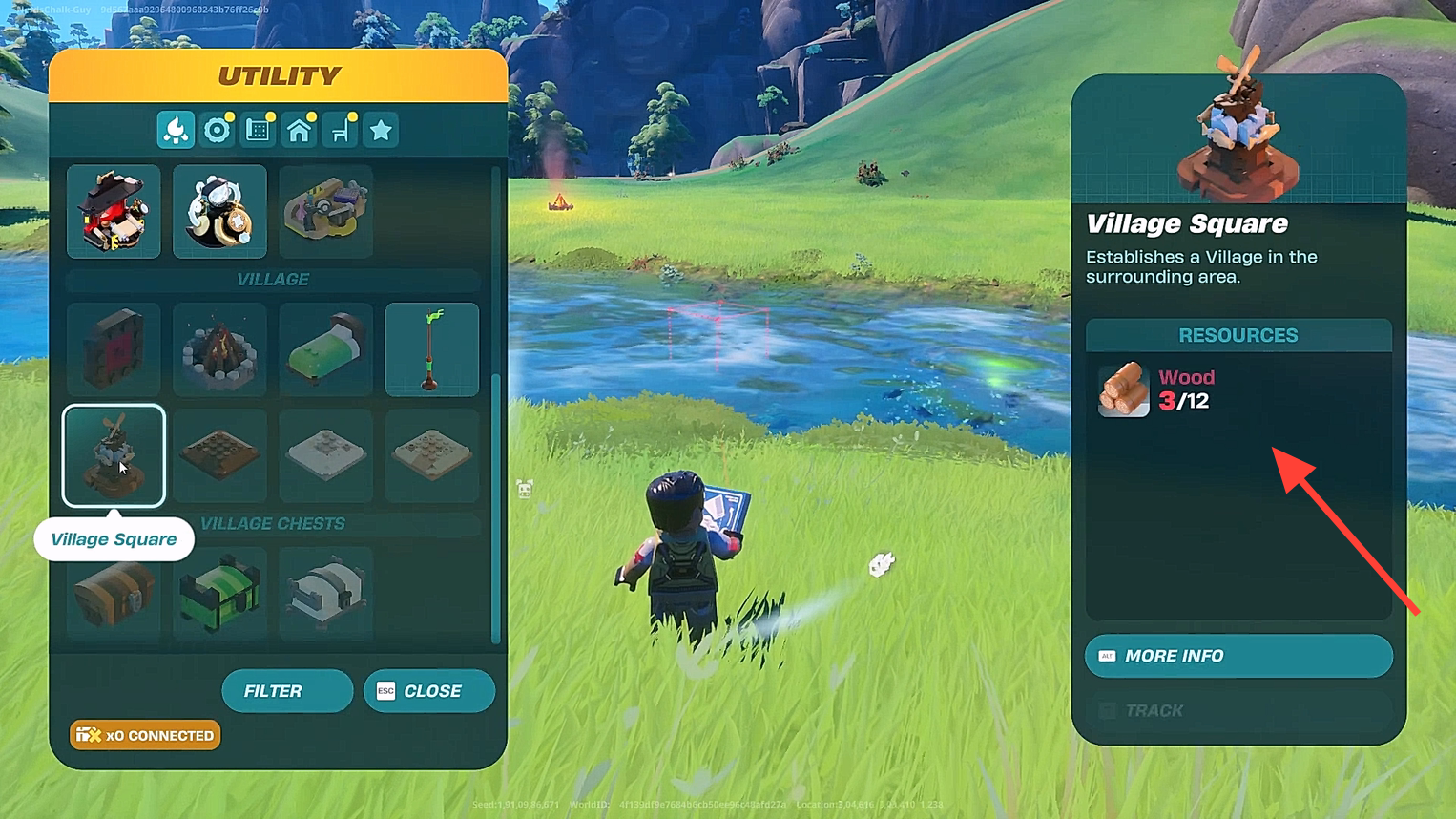The width and height of the screenshot is (1456, 819).
Task: Open the house builds tab
Action: 300,130
